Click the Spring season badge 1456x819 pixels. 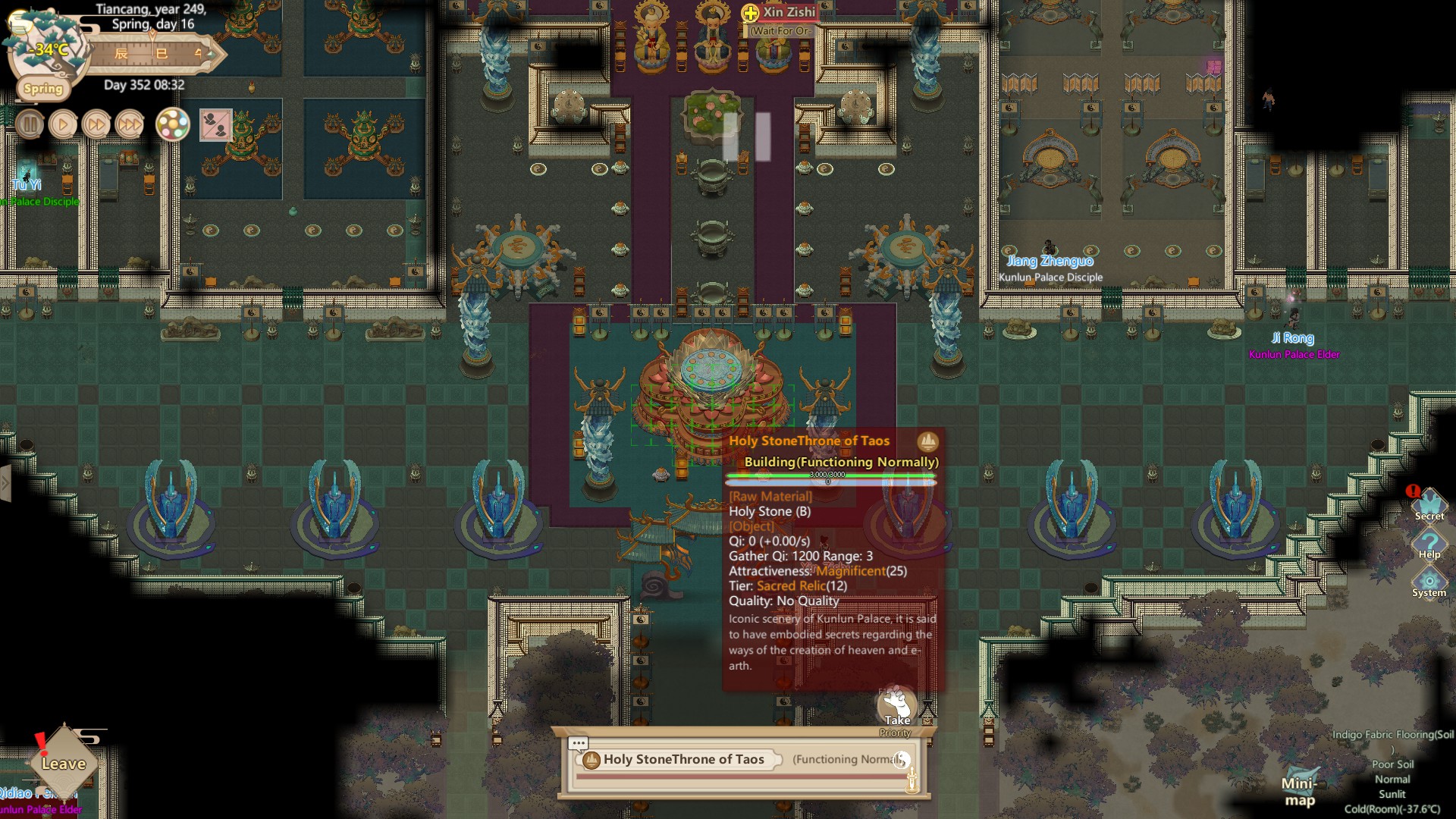click(x=42, y=88)
